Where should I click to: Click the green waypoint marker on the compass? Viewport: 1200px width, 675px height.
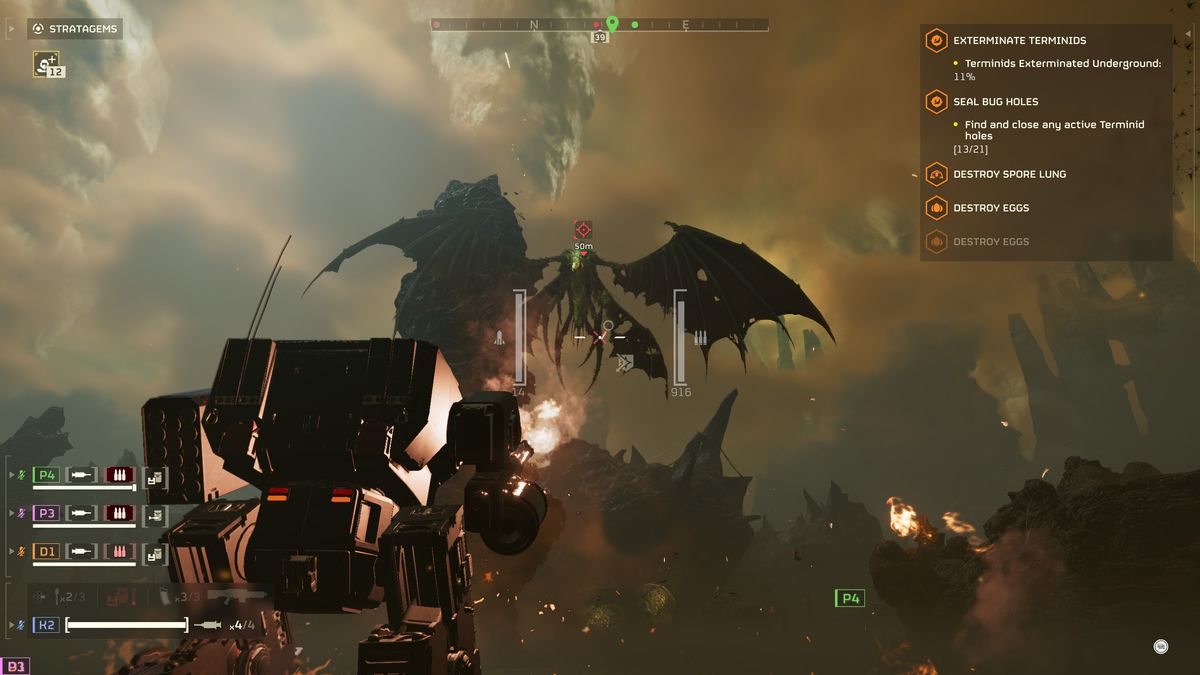[612, 23]
